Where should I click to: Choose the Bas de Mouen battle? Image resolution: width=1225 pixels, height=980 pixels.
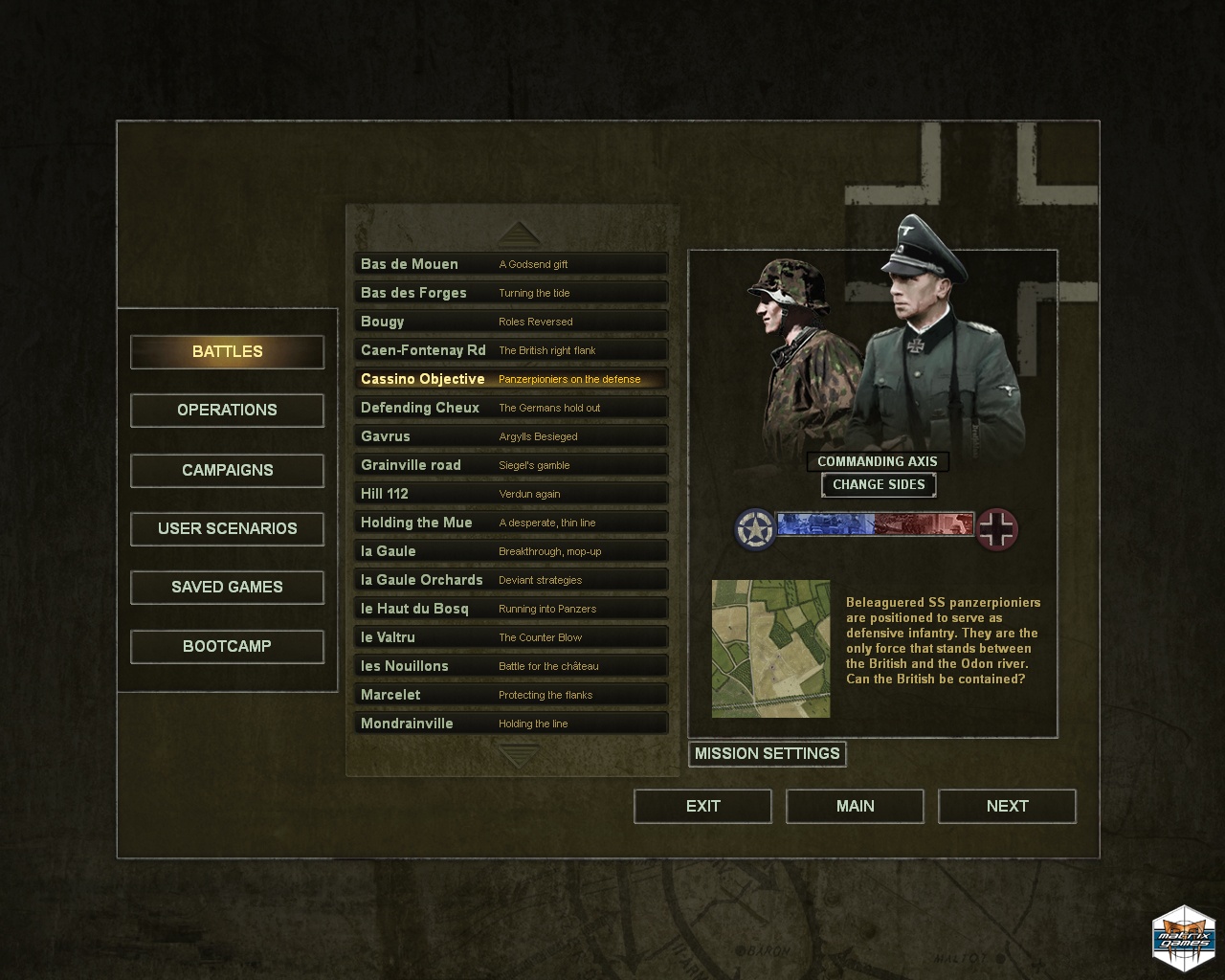[511, 264]
